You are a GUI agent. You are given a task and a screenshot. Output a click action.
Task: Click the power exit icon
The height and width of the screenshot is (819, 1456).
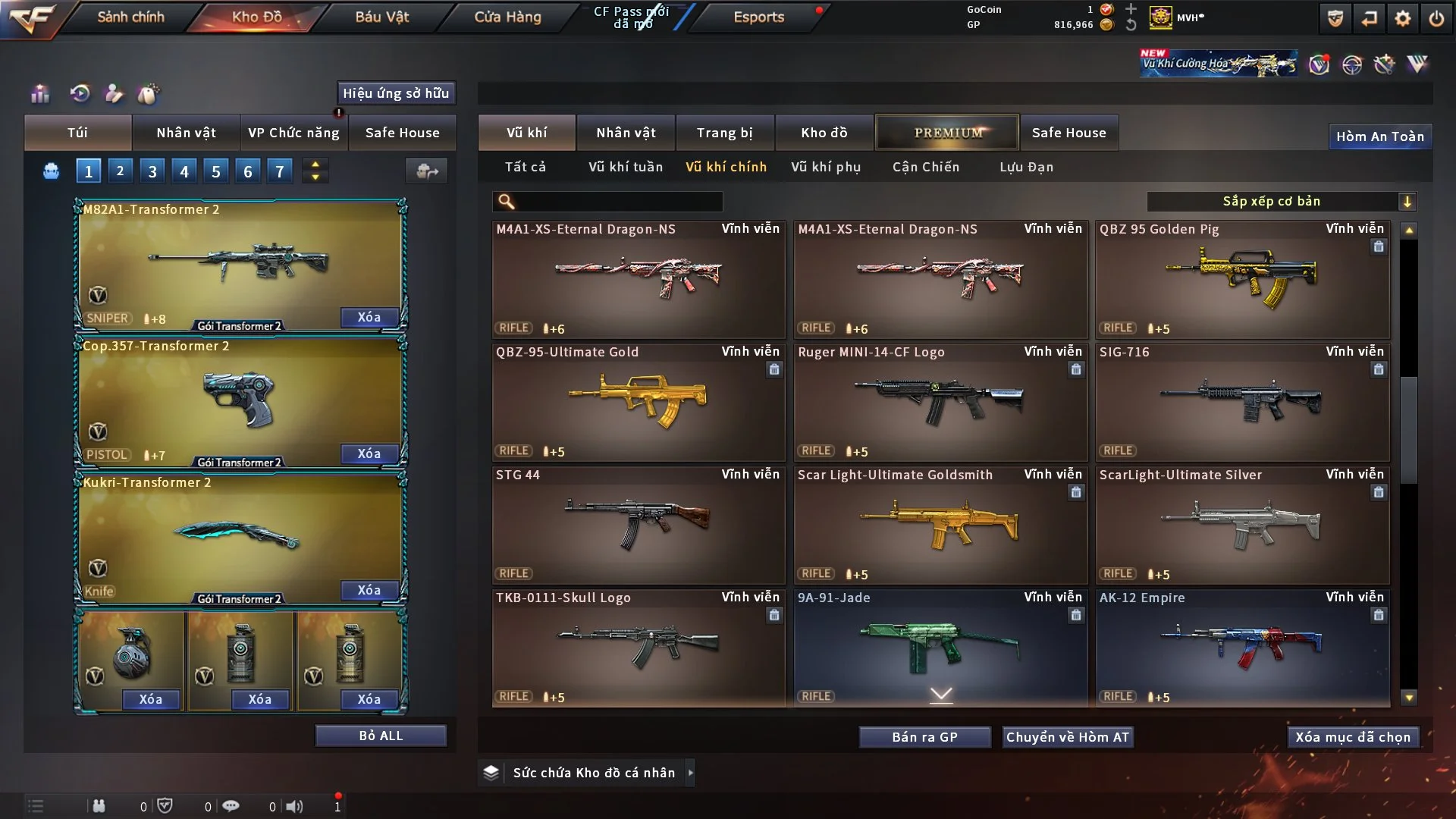(x=1436, y=19)
